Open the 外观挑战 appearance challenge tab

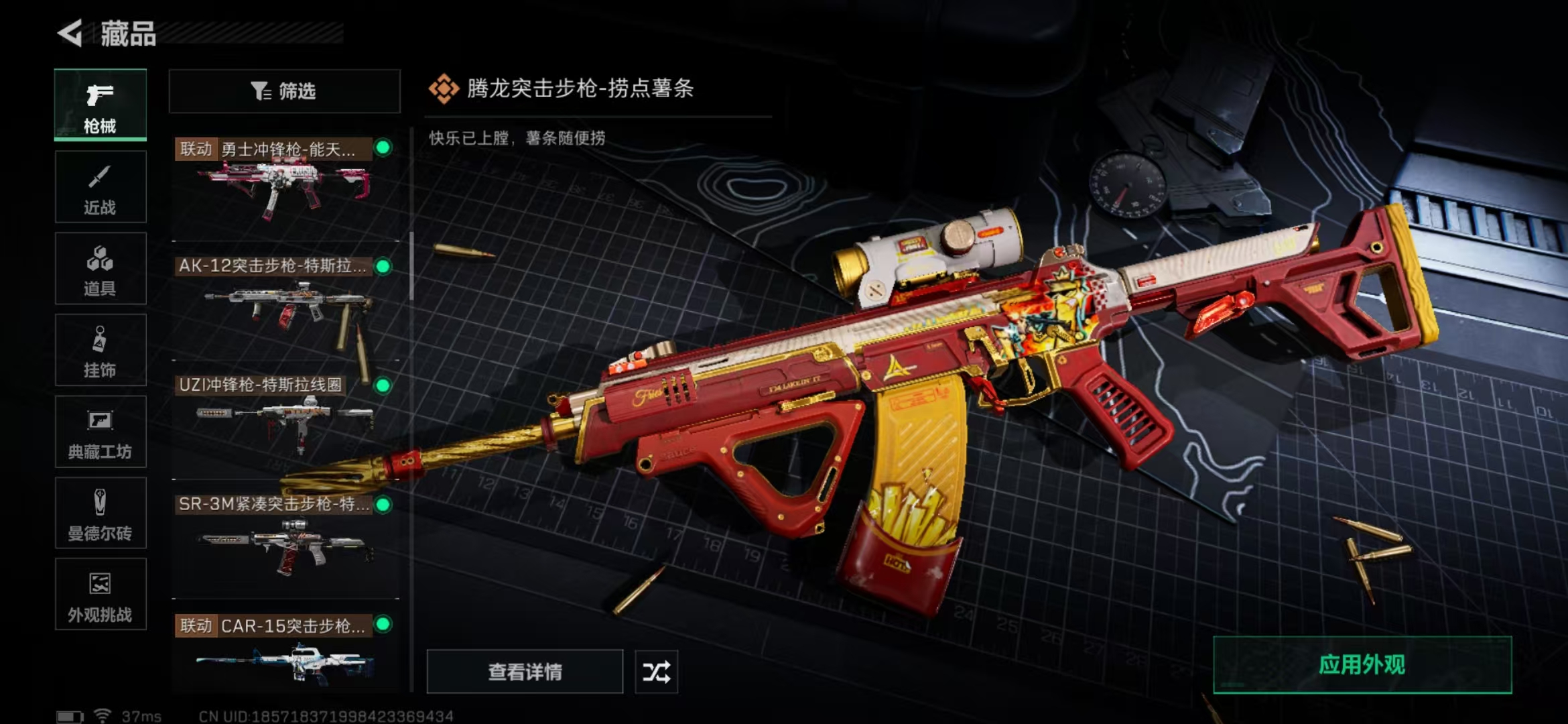pos(101,595)
